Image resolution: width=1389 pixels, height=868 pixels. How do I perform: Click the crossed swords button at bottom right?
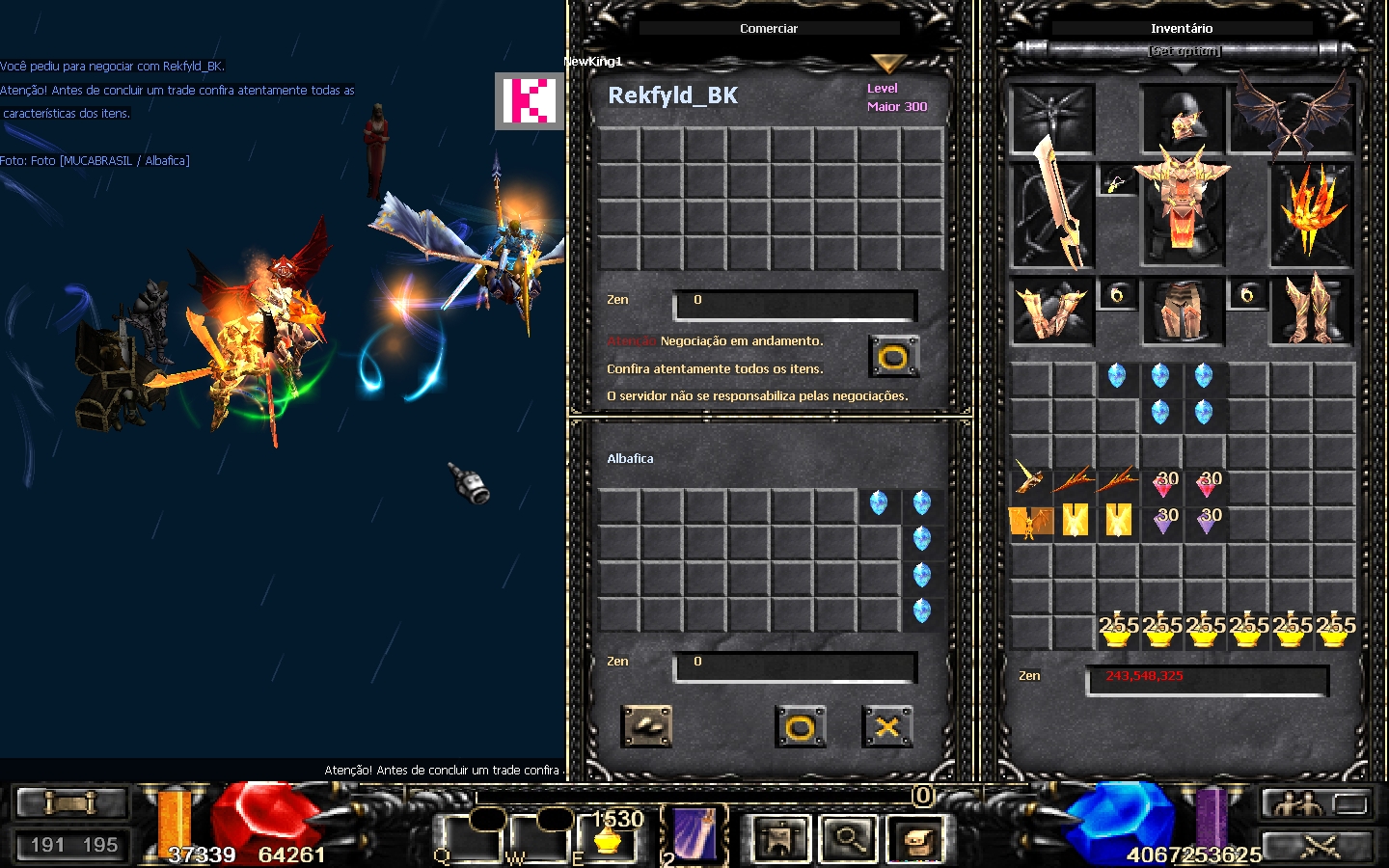coord(1320,847)
